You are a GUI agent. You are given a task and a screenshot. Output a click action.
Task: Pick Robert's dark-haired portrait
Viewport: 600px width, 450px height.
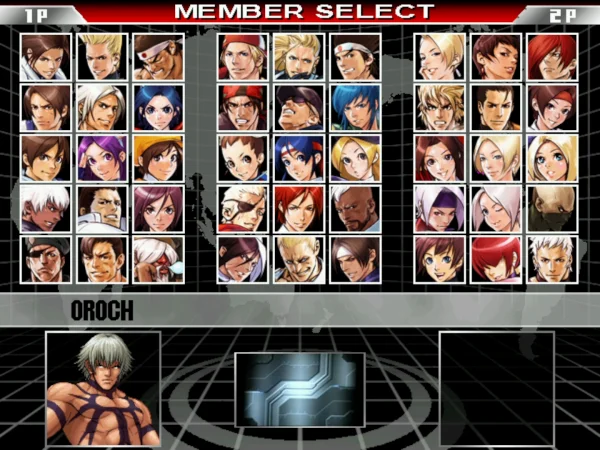[495, 106]
